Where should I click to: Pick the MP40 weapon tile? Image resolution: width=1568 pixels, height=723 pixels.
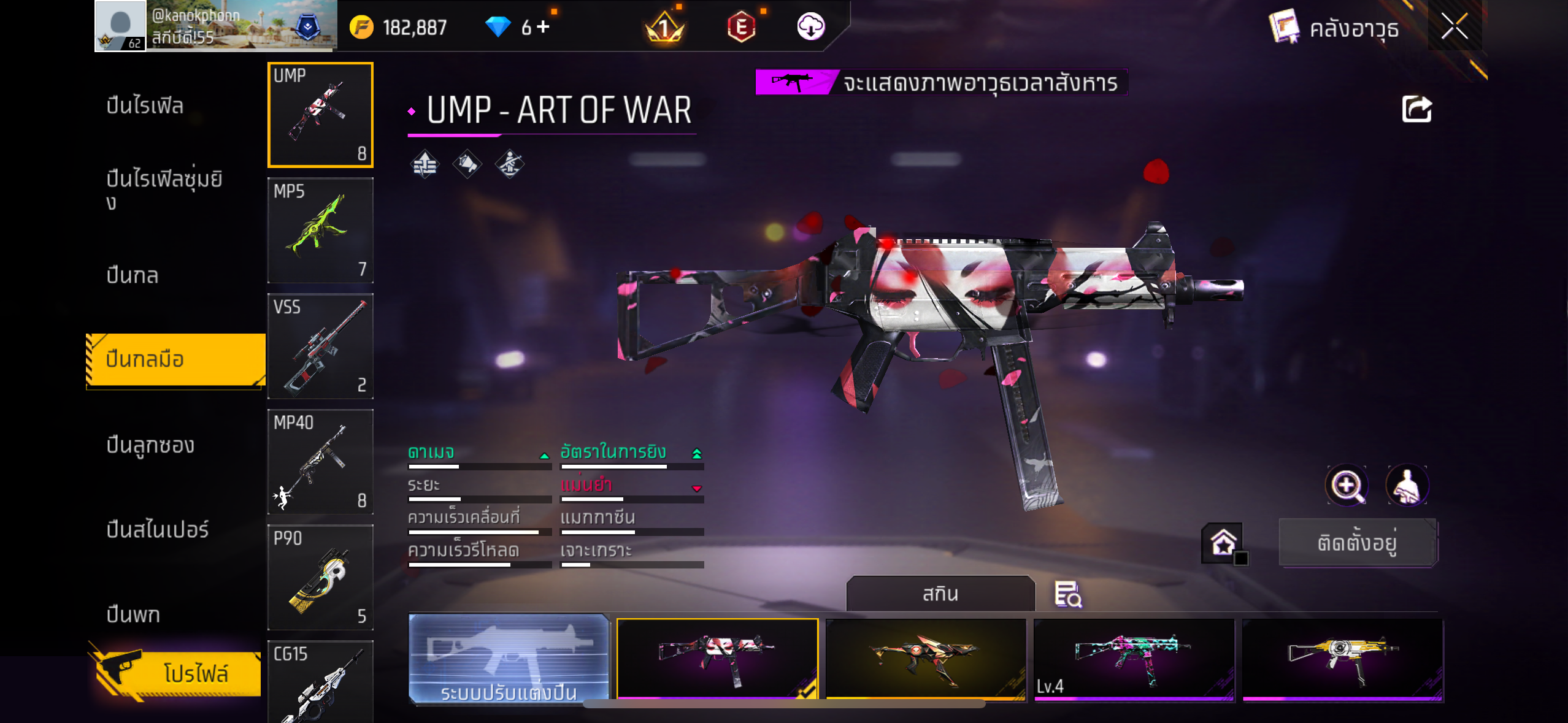320,462
